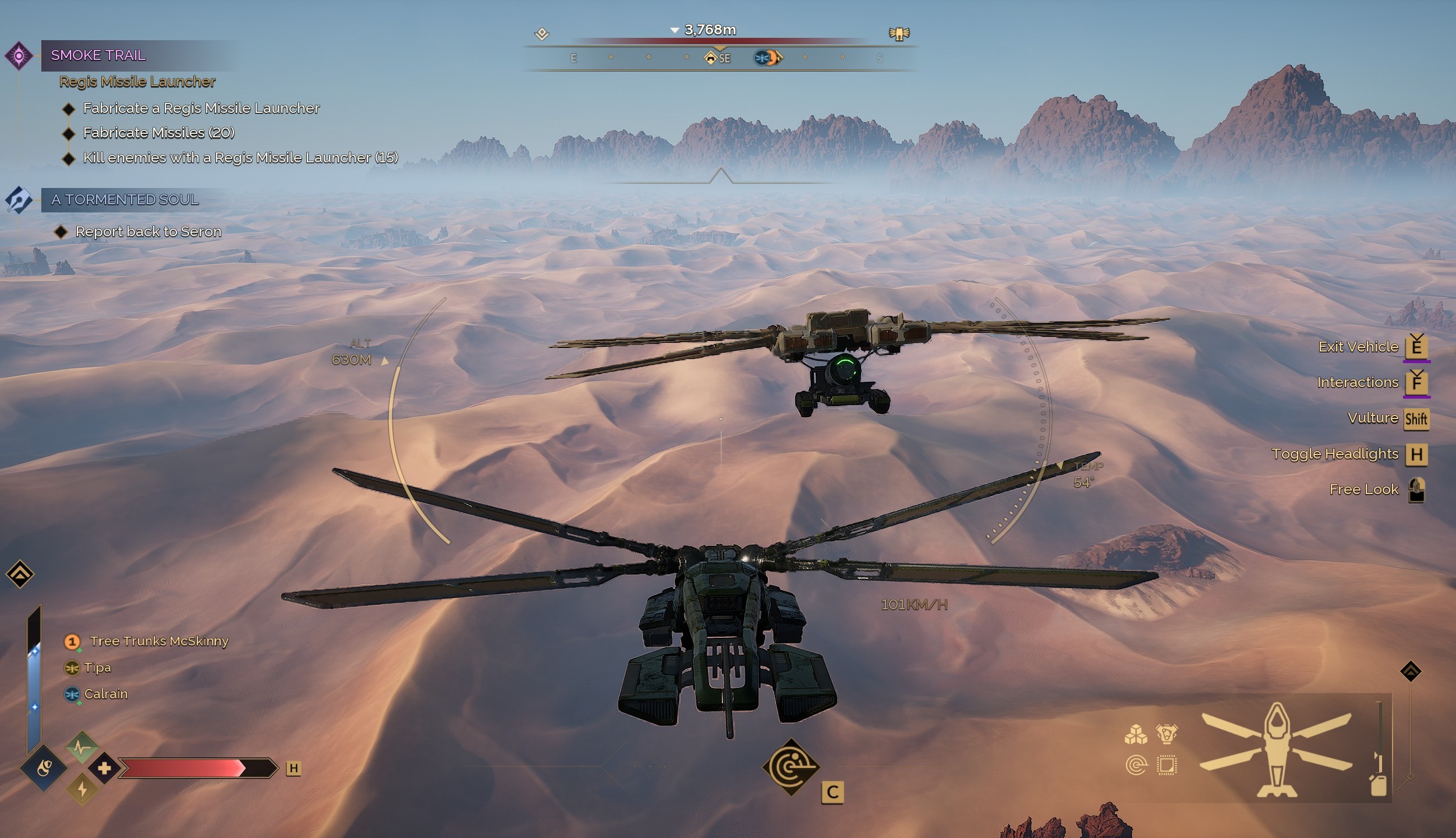Click the Fabricate Missiles (20) objective
1456x838 pixels.
tap(158, 133)
